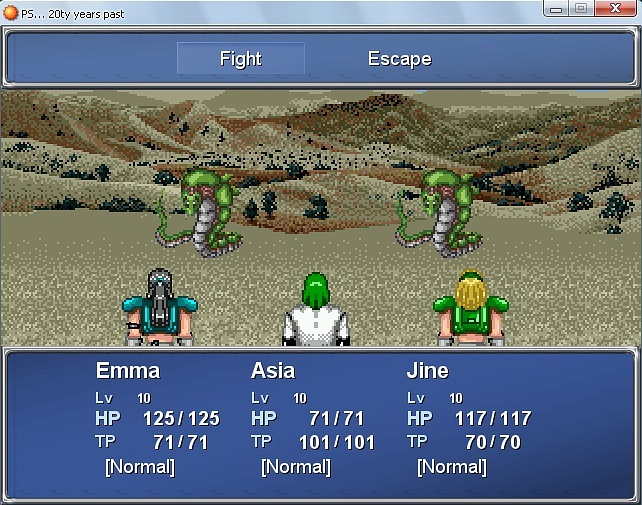Select Escape to flee battle

click(x=399, y=59)
